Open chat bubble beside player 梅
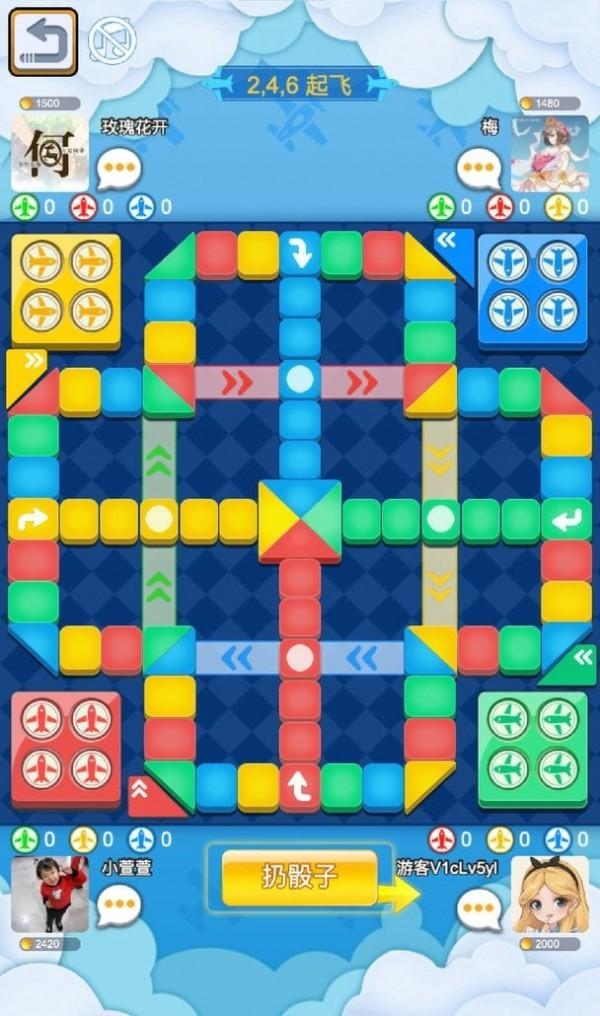 tap(478, 167)
